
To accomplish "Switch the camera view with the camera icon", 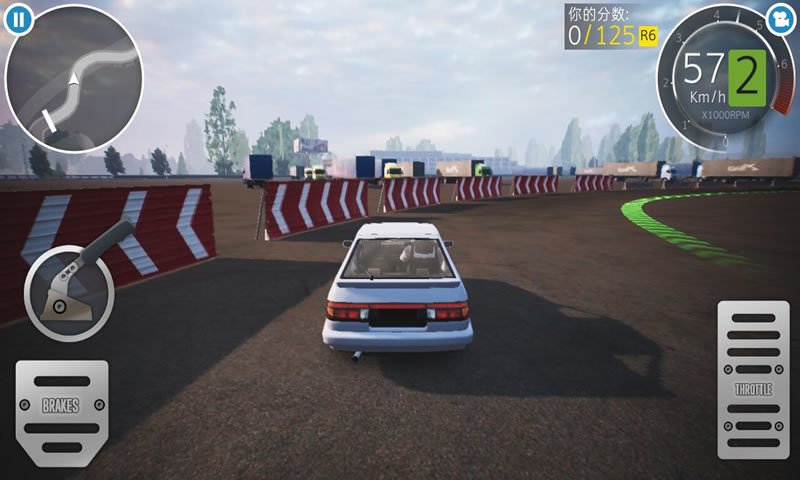I will tap(782, 18).
